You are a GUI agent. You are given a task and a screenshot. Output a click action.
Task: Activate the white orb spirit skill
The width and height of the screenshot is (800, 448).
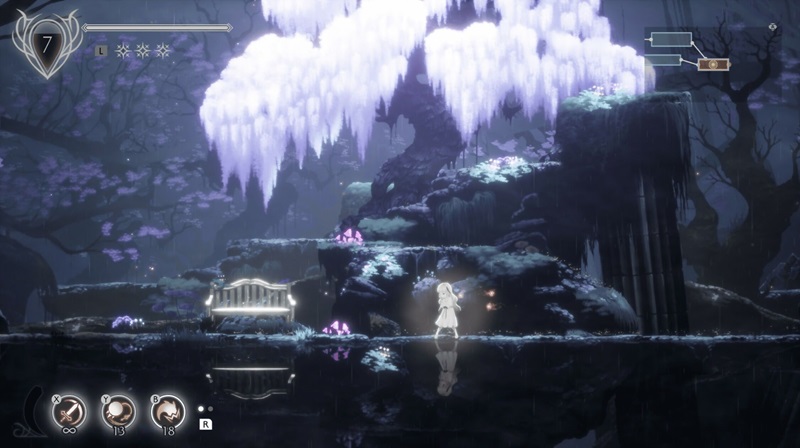click(118, 412)
